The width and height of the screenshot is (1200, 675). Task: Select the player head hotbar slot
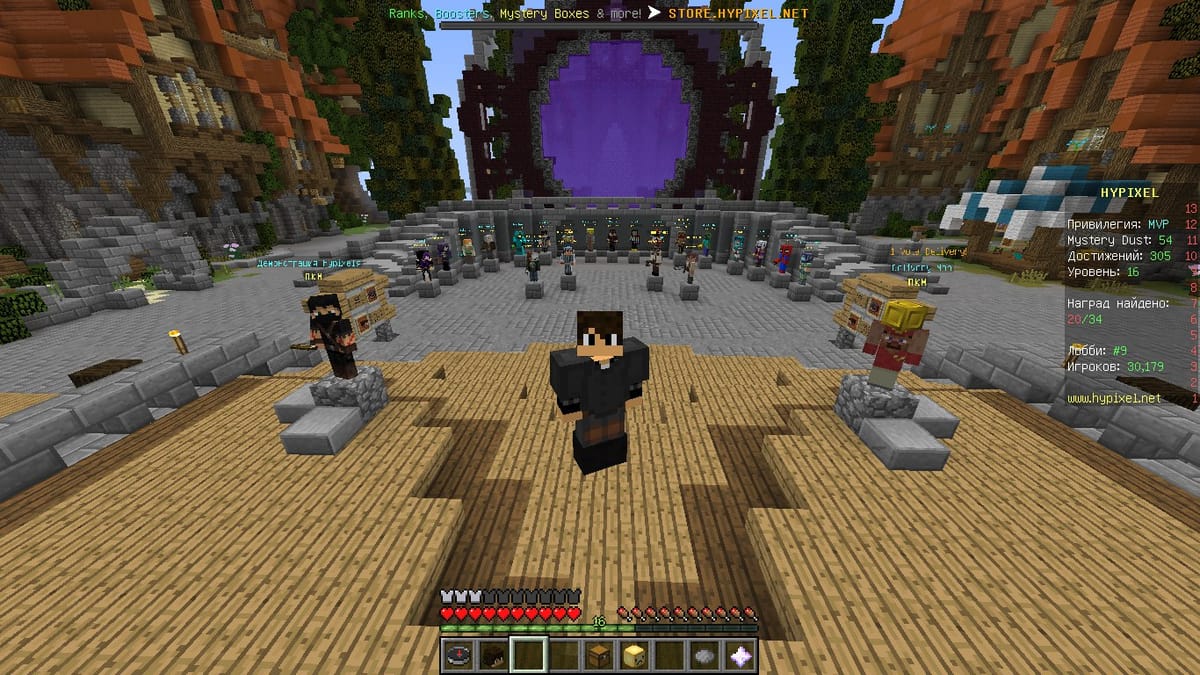[493, 655]
